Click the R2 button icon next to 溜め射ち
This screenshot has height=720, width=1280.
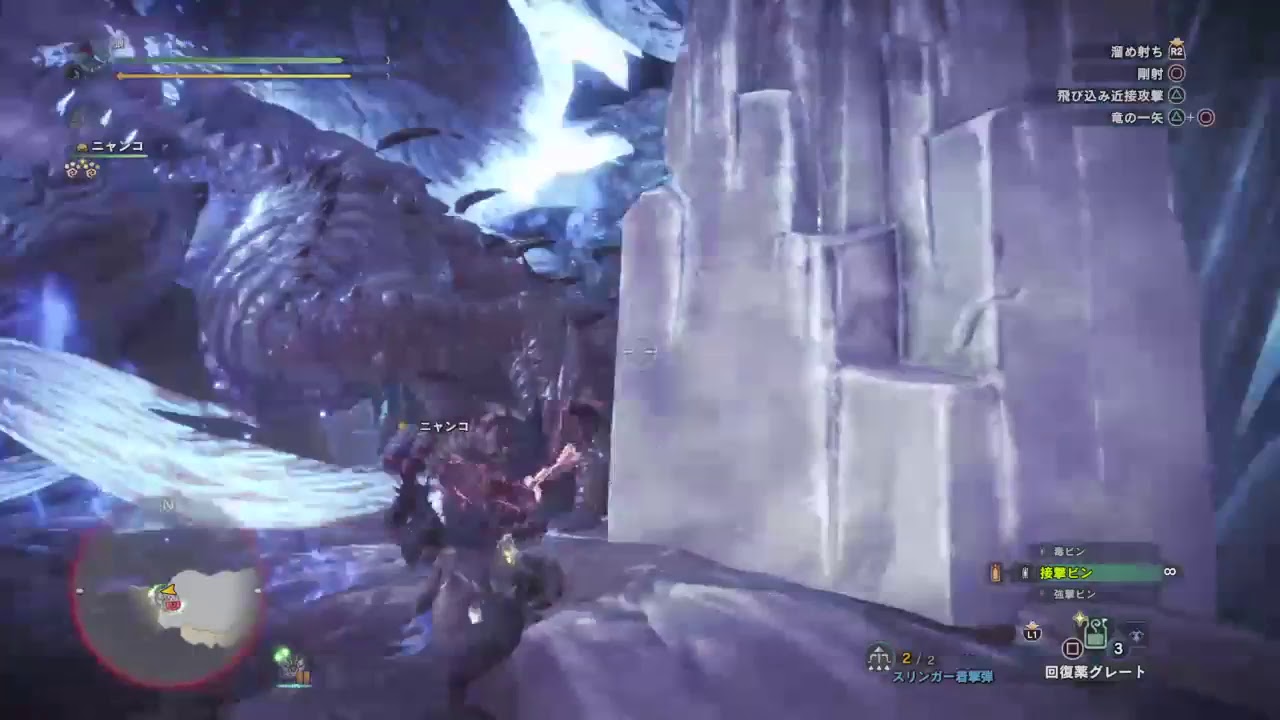pyautogui.click(x=1177, y=51)
